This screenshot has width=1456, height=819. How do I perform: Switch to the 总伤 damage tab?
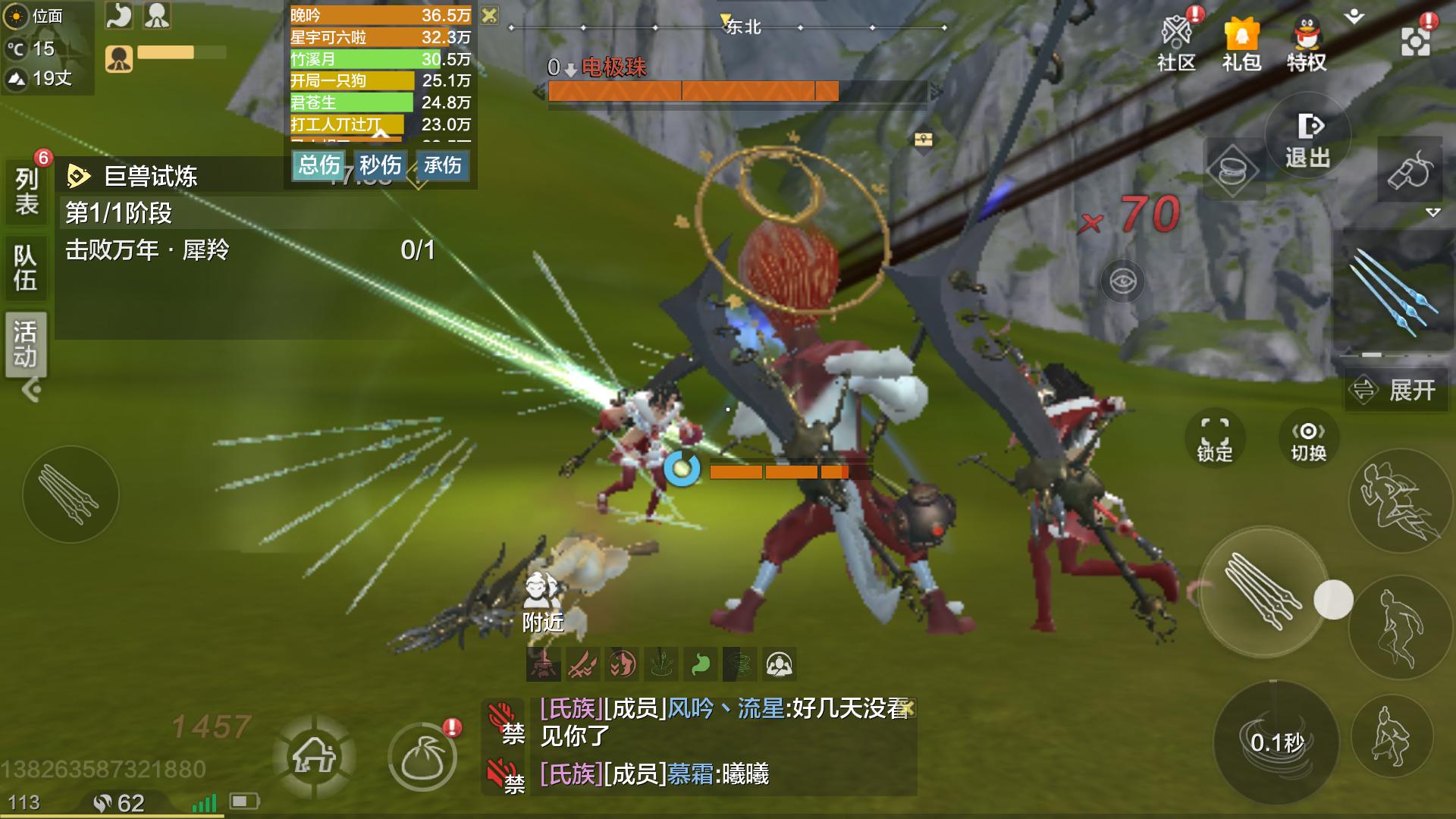point(318,165)
